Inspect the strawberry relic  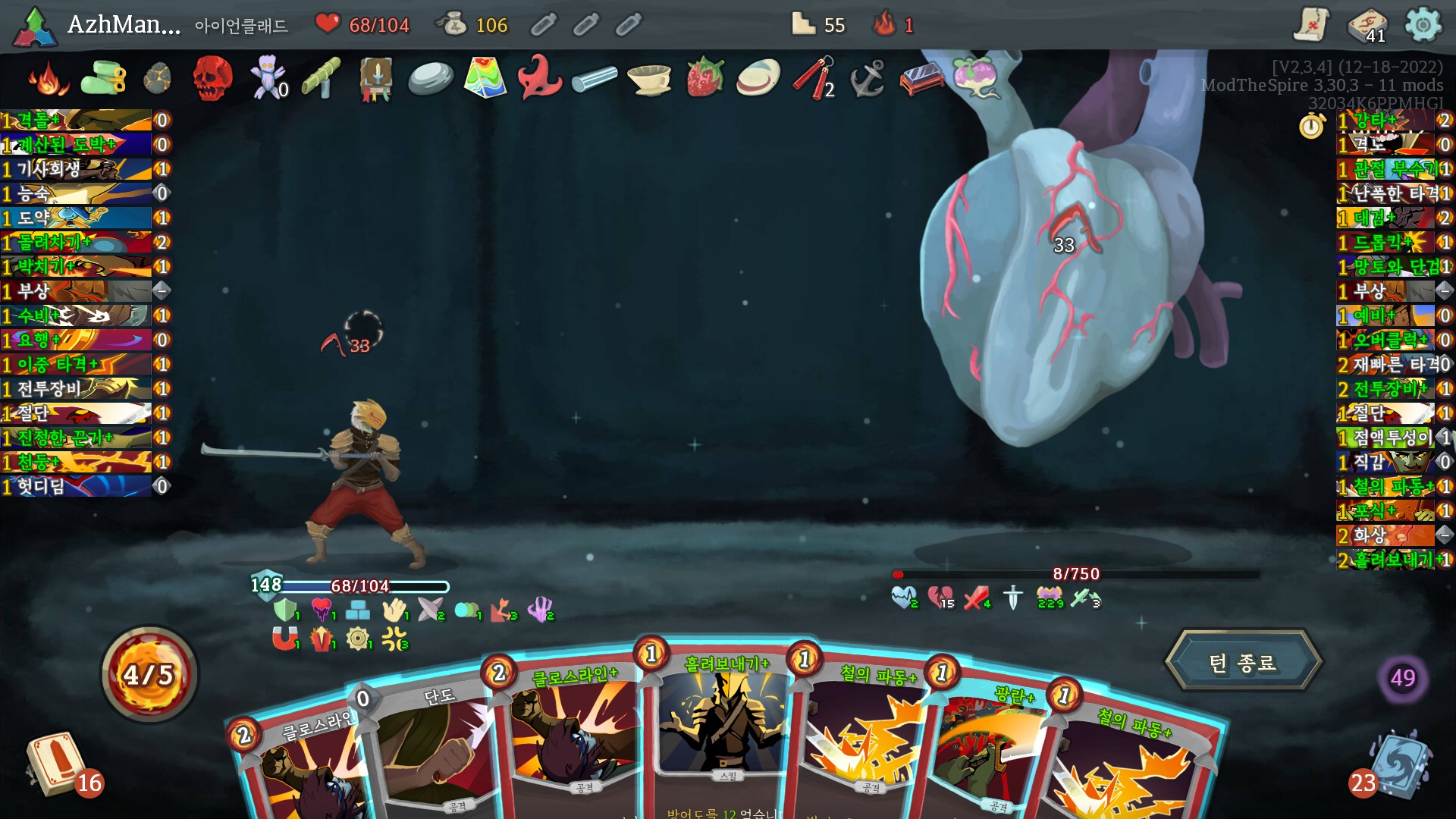click(x=704, y=77)
